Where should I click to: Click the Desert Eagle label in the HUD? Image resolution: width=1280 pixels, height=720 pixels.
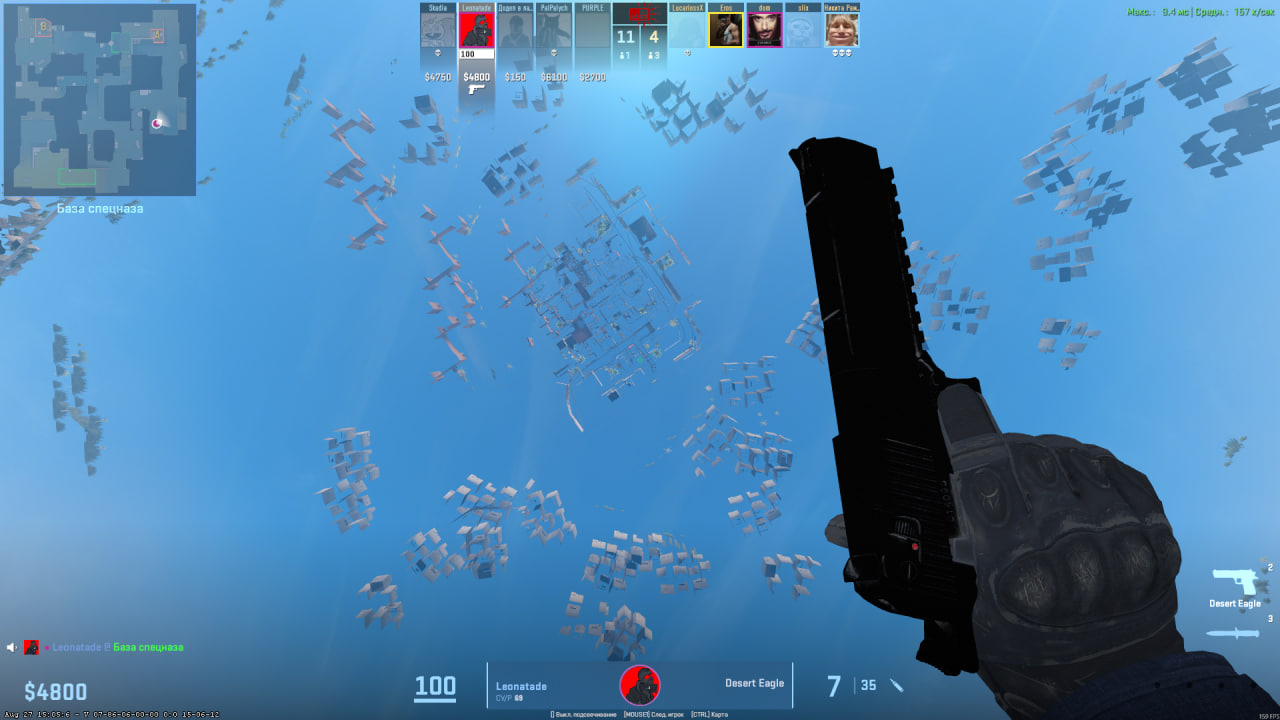pyautogui.click(x=755, y=684)
